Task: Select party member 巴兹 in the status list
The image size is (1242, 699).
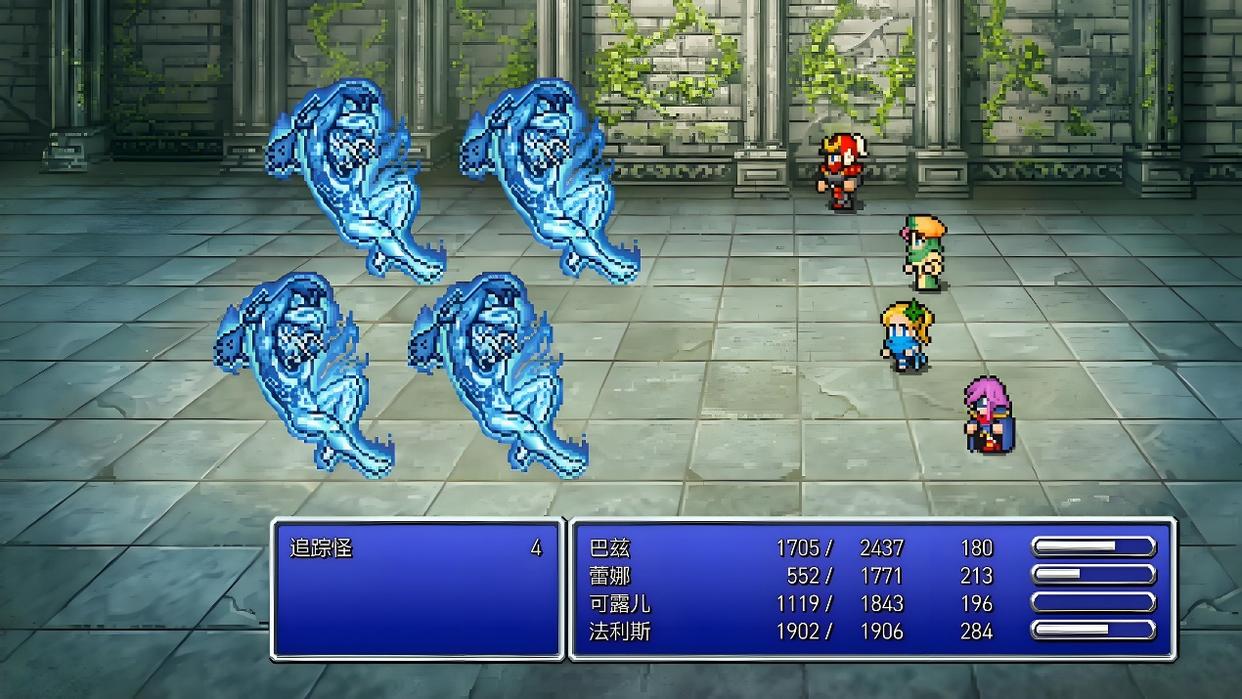Action: click(610, 548)
